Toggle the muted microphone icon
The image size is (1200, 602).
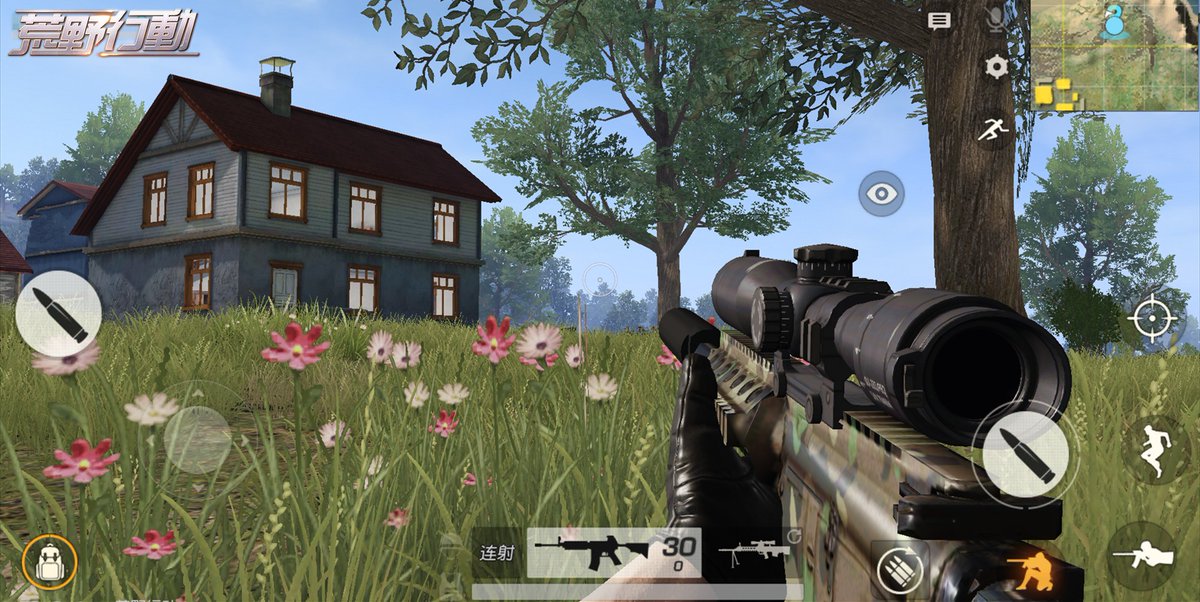(x=996, y=19)
